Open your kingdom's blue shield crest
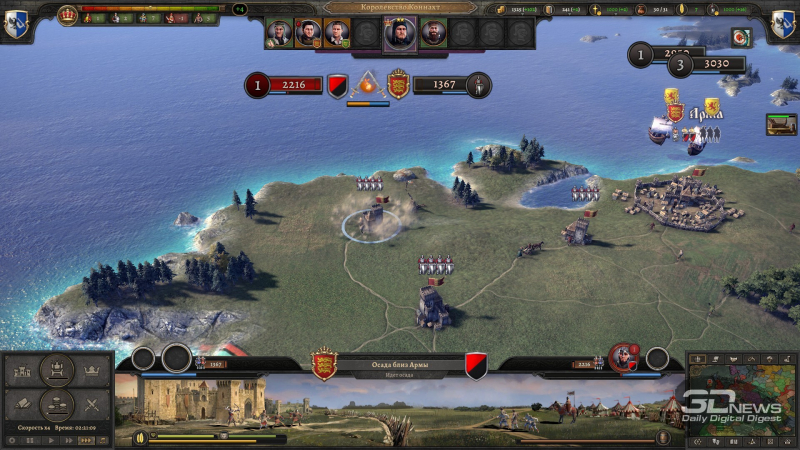 [15, 24]
